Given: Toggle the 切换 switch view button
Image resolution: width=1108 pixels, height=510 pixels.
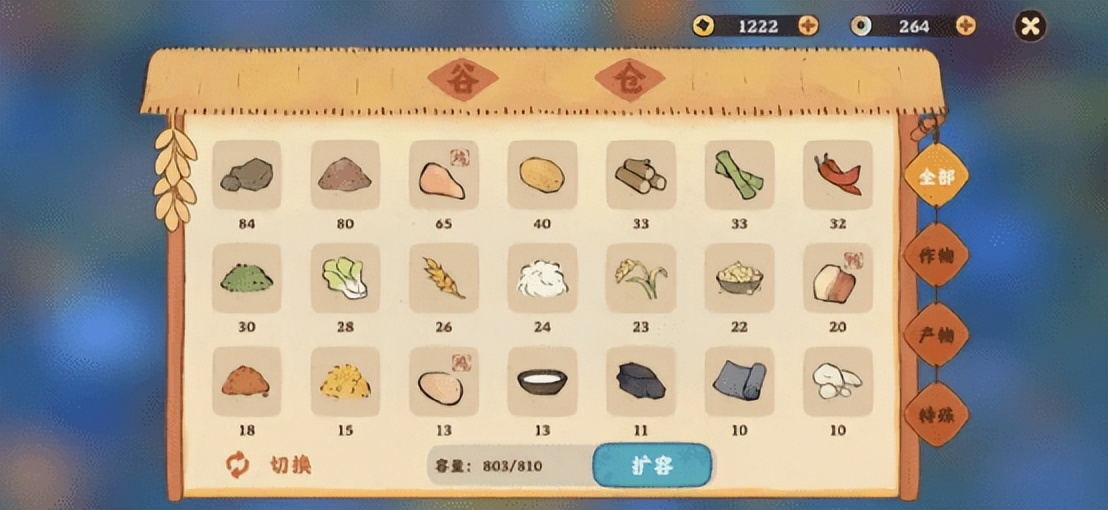Looking at the screenshot, I should [270, 465].
